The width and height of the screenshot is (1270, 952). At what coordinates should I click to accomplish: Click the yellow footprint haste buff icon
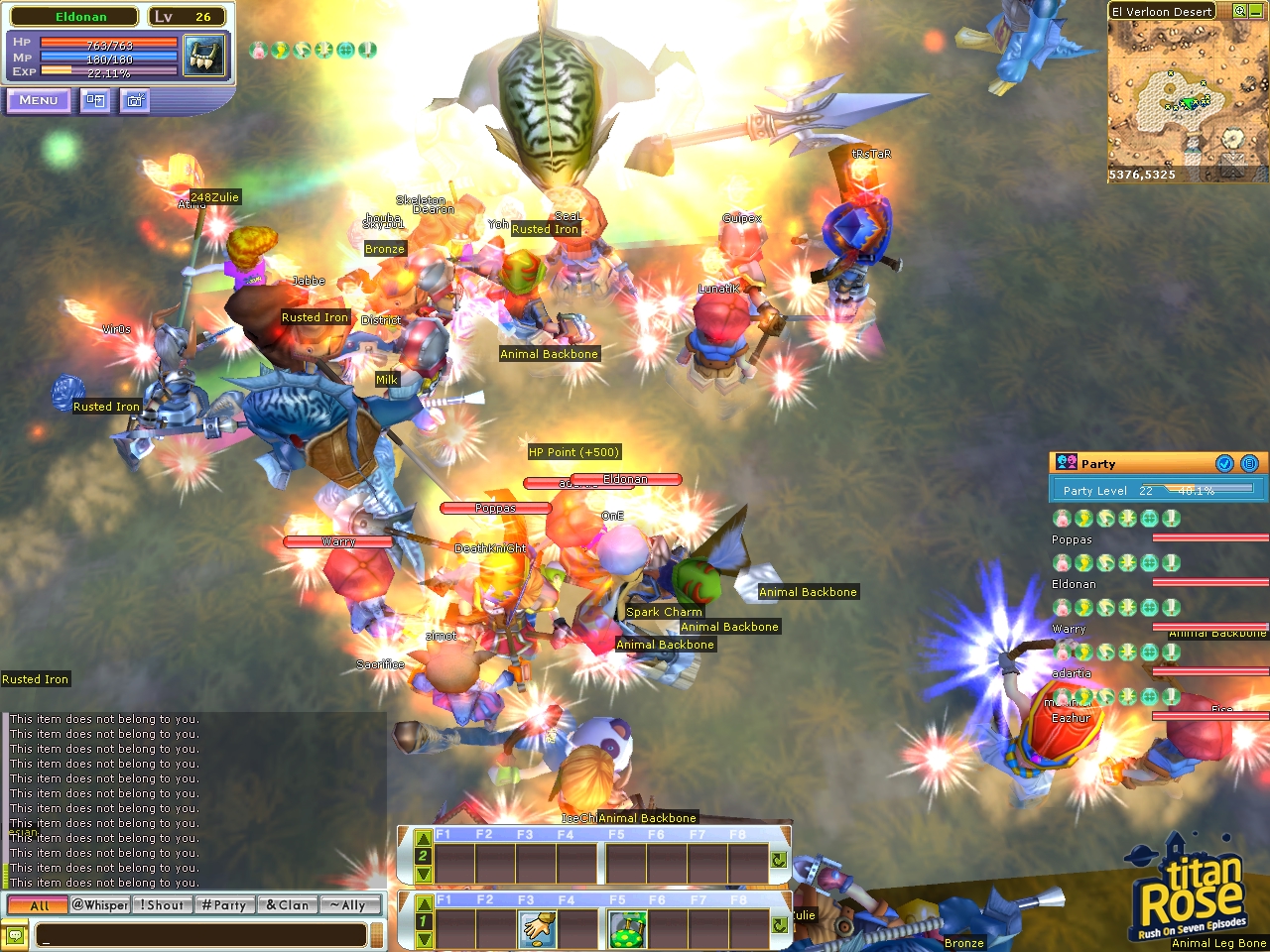point(279,51)
